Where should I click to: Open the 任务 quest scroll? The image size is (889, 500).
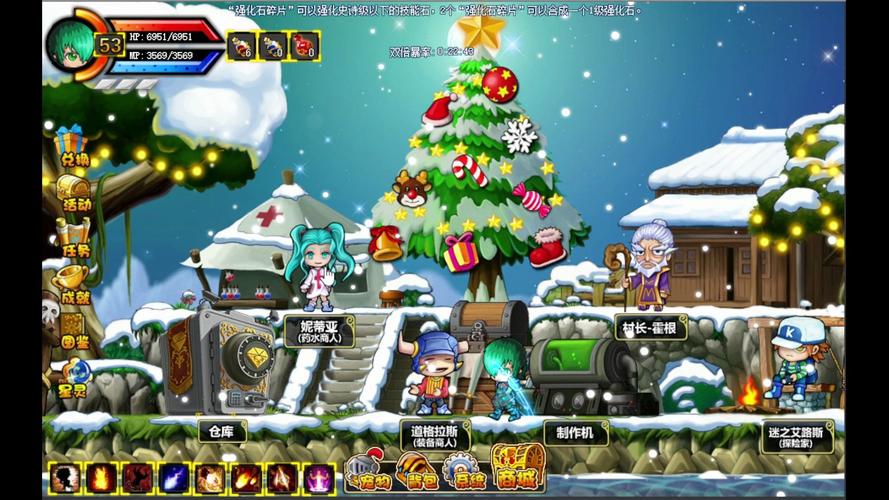[x=72, y=237]
